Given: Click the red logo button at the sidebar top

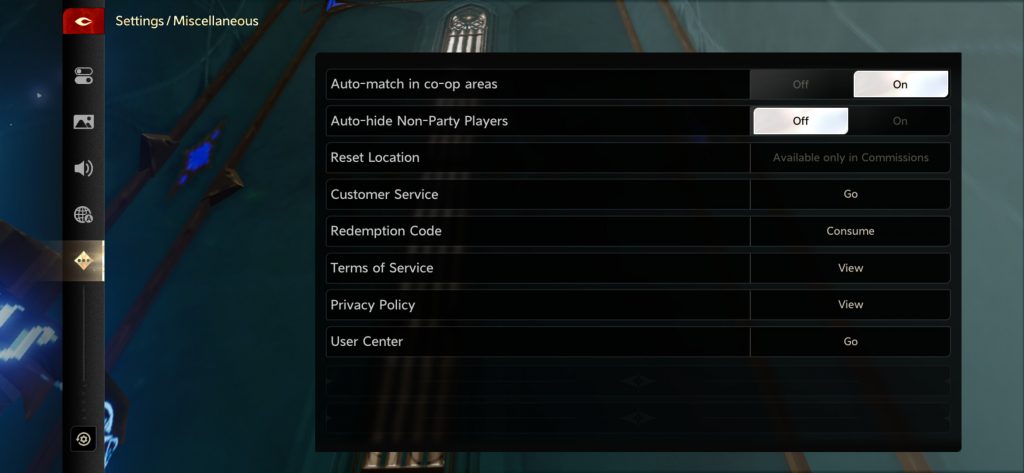Looking at the screenshot, I should (84, 21).
